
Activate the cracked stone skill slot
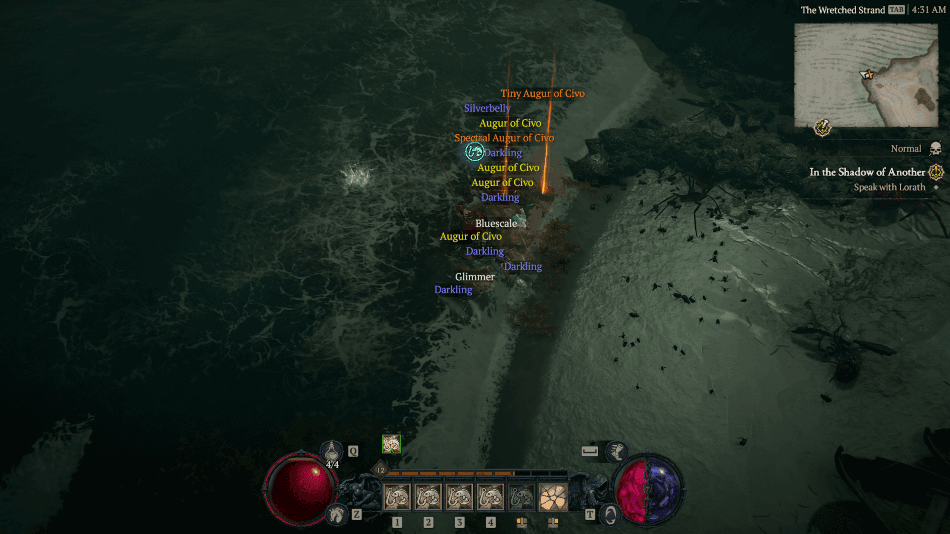[x=552, y=496]
